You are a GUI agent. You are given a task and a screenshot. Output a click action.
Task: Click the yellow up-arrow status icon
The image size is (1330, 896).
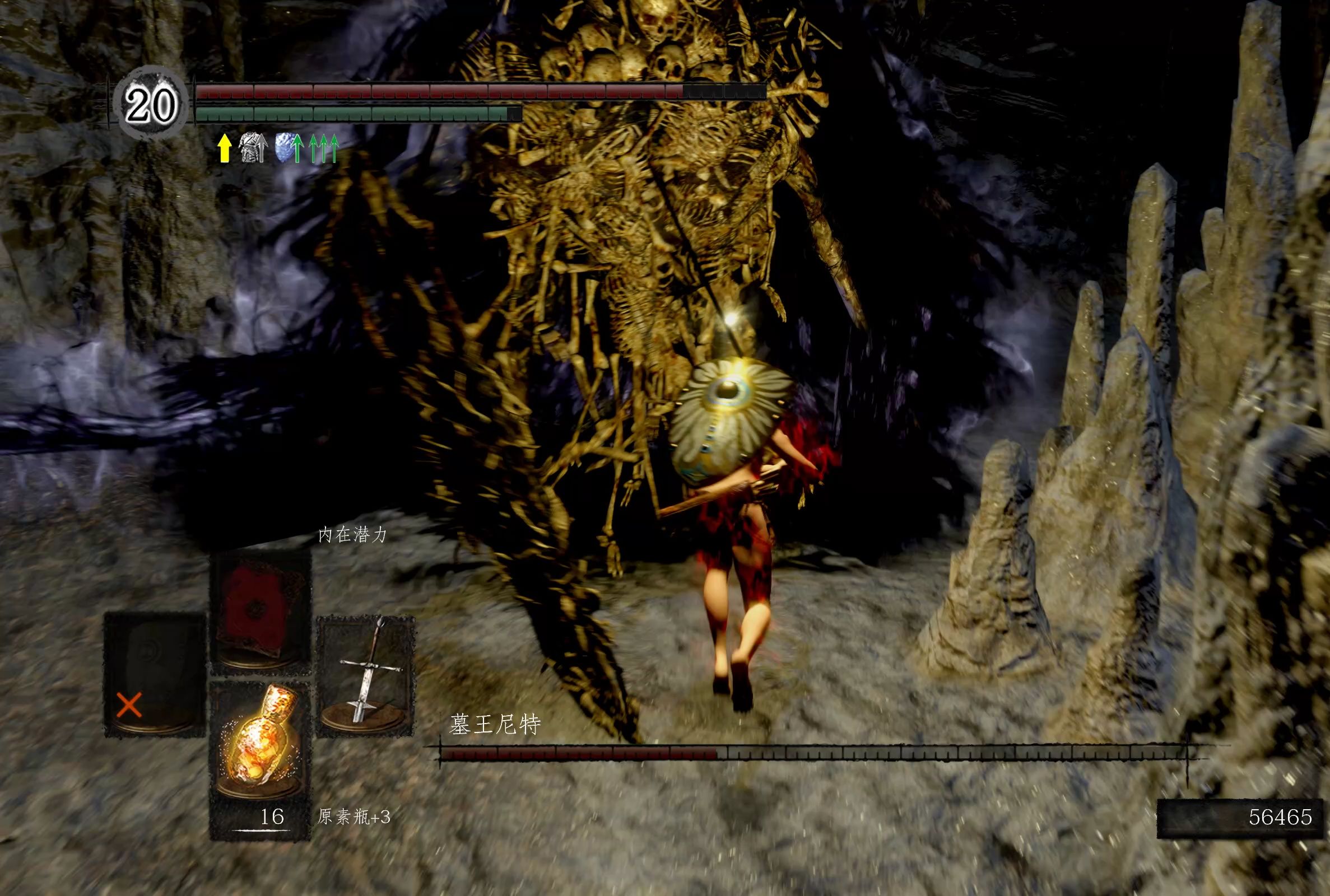tap(225, 148)
